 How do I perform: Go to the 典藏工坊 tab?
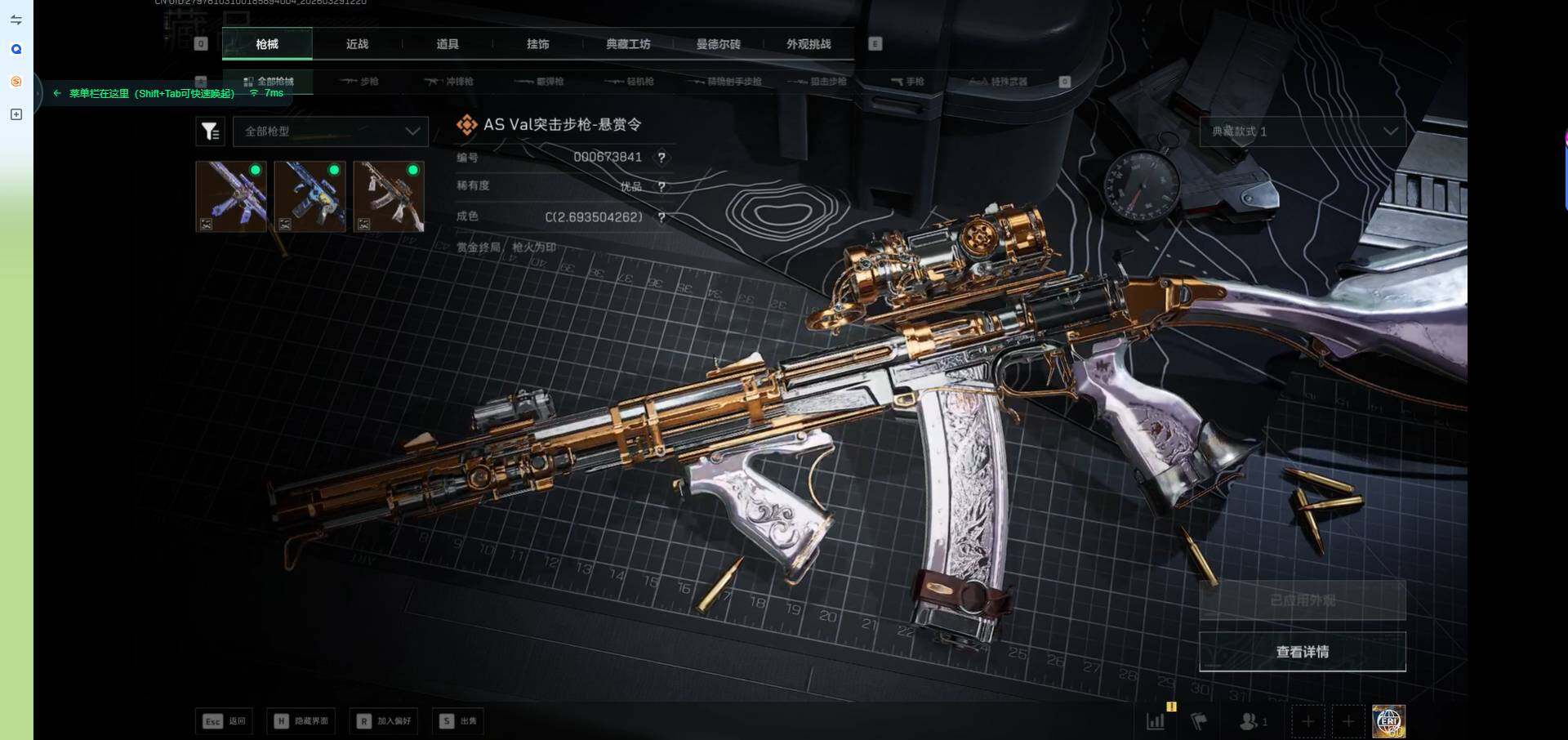tap(628, 44)
